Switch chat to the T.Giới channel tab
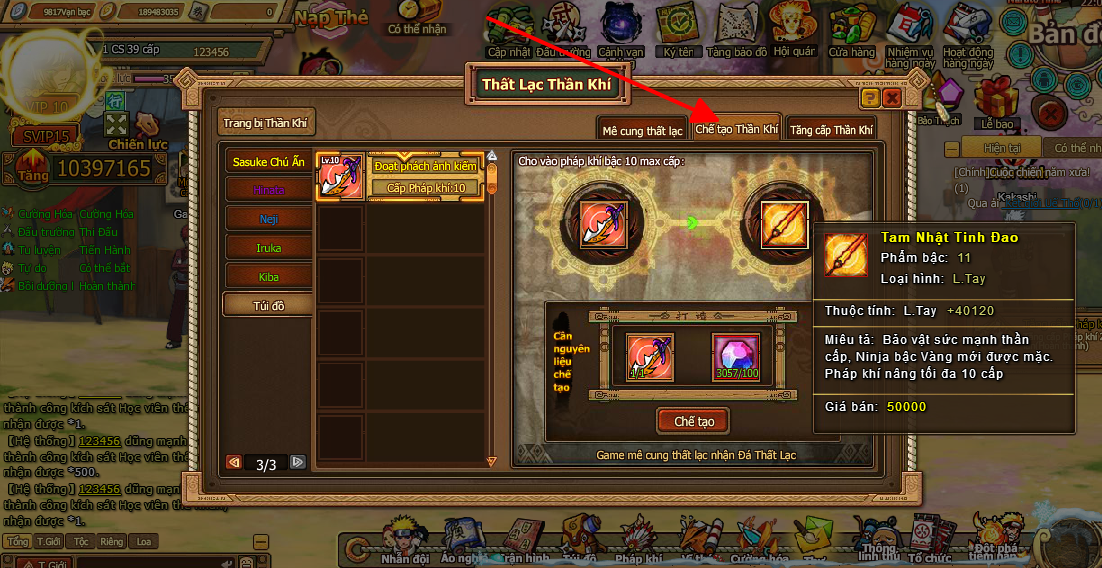Viewport: 1102px width, 568px height. (48, 542)
